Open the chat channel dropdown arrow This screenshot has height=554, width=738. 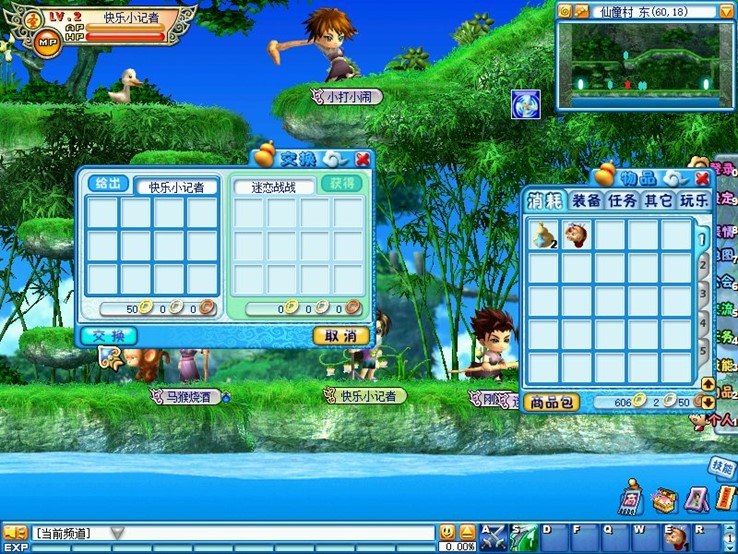tap(117, 533)
